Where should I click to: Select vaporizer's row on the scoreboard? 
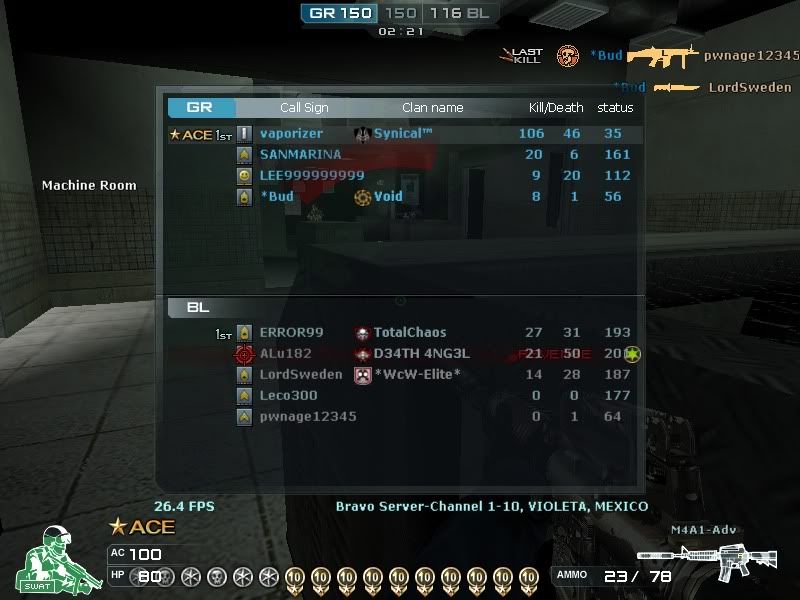pos(400,134)
